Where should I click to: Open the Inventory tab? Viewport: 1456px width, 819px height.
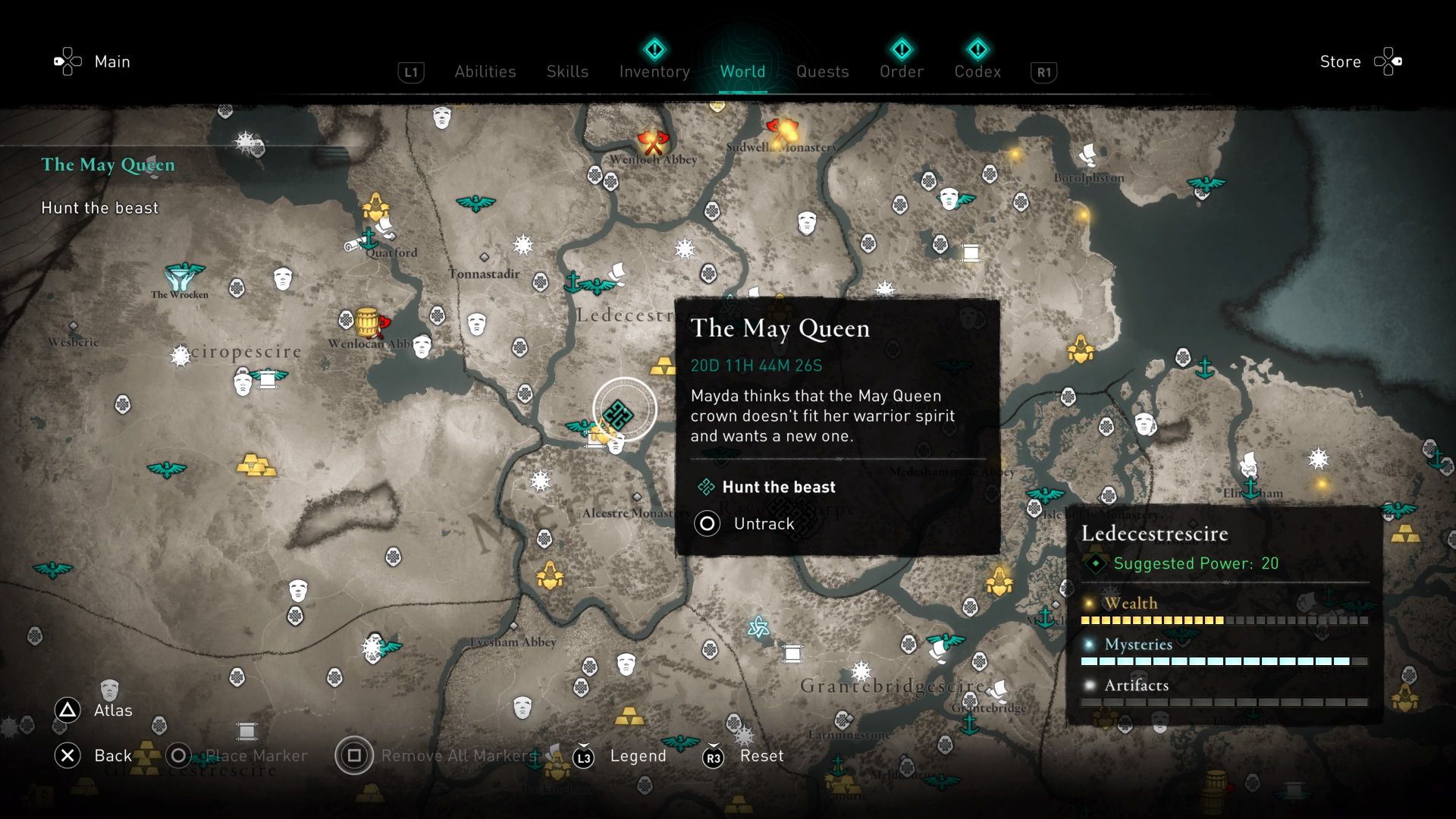click(654, 71)
